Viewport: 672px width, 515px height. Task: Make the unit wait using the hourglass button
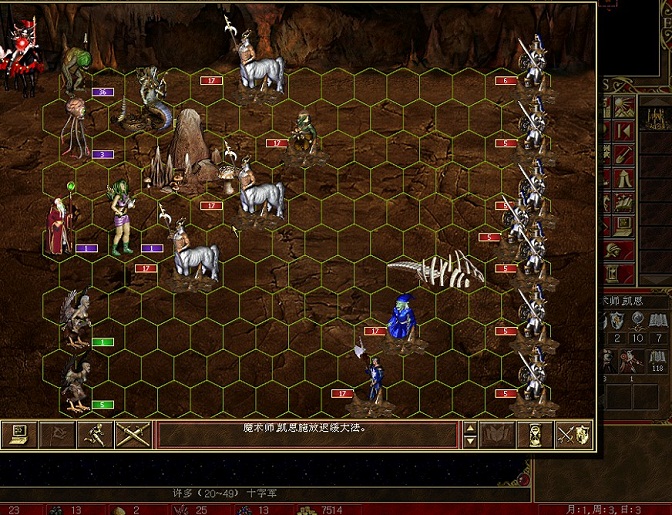point(536,434)
